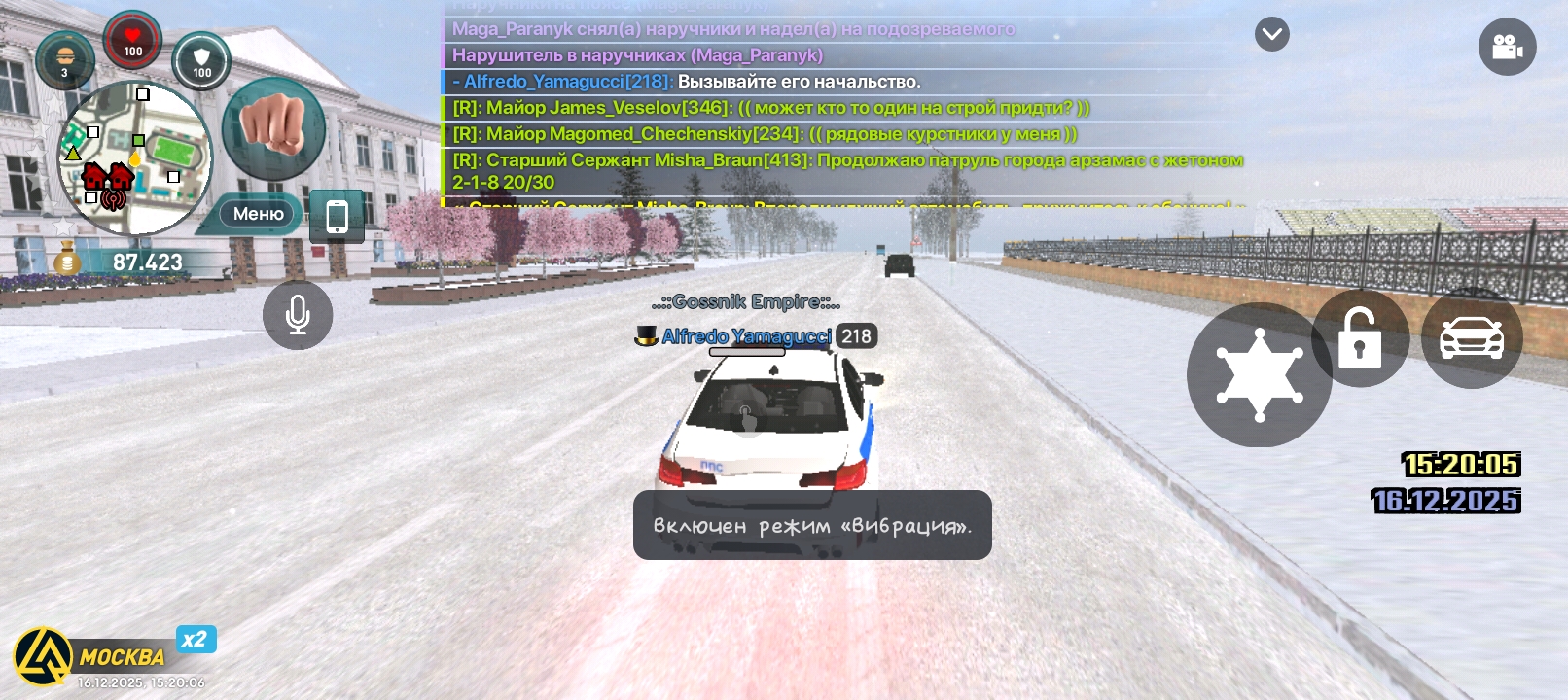Viewport: 1568px width, 700px height.
Task: Open the Меню button
Action: [x=258, y=214]
